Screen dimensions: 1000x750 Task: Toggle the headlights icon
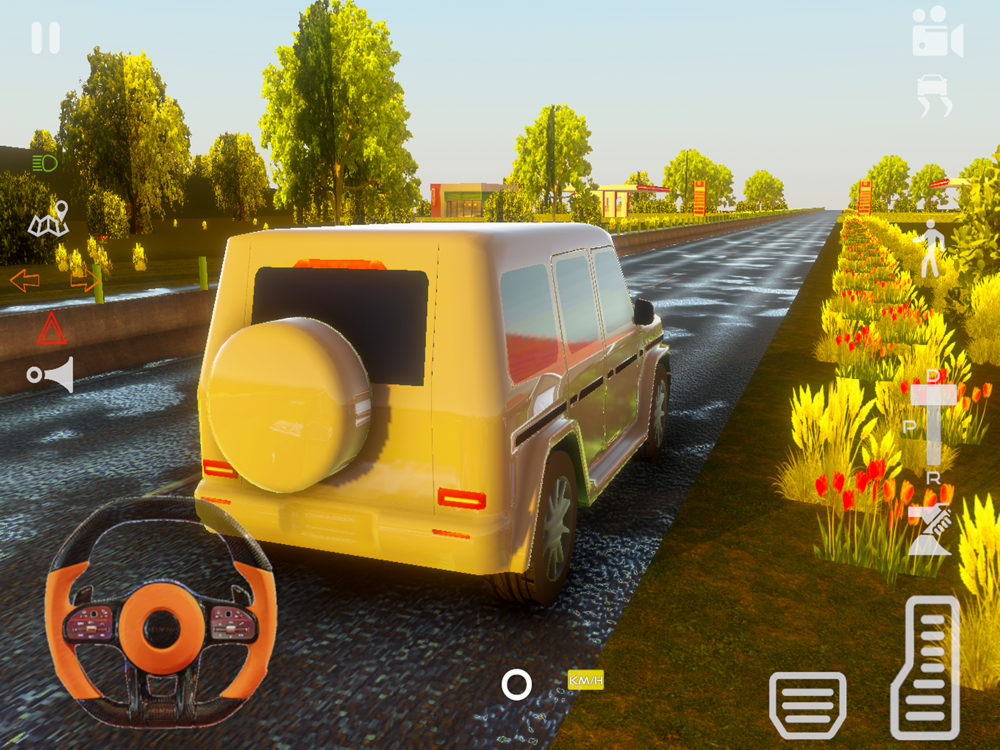tap(44, 163)
